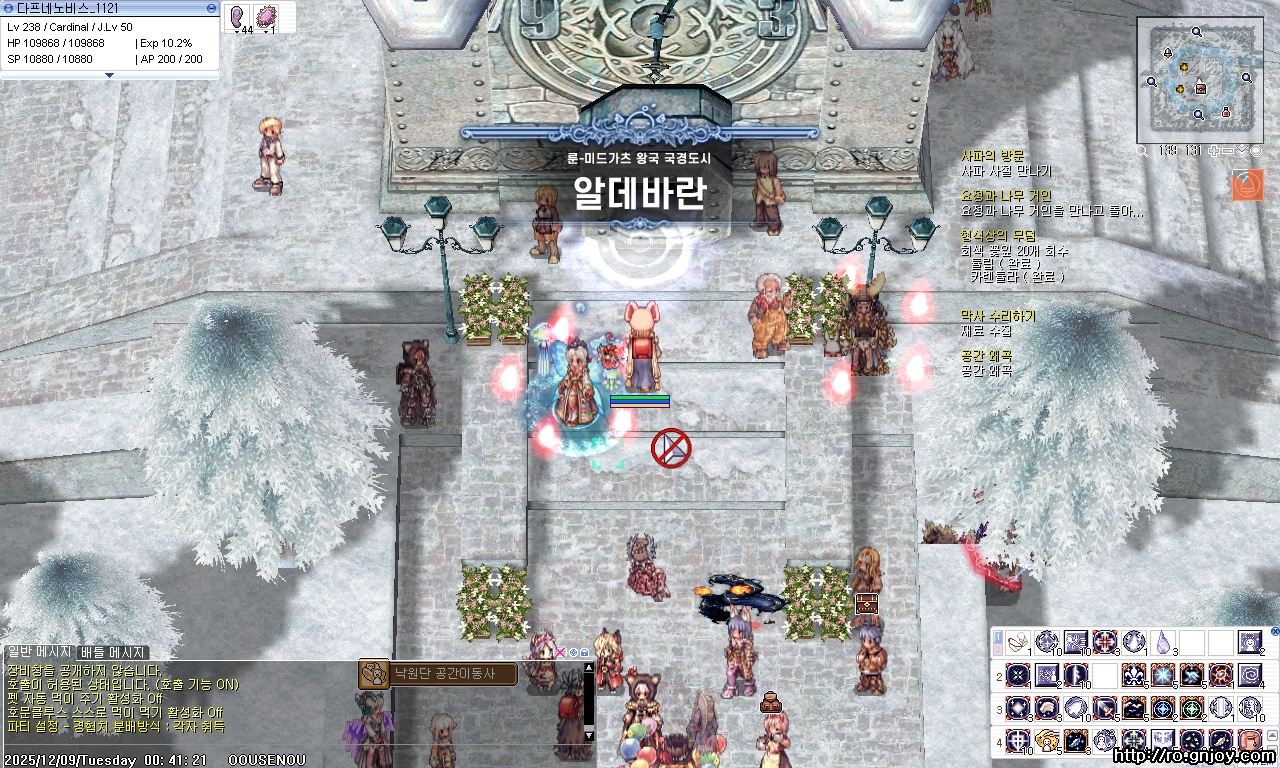Click the circular world map button beside minimap chevrons

coord(1256,151)
